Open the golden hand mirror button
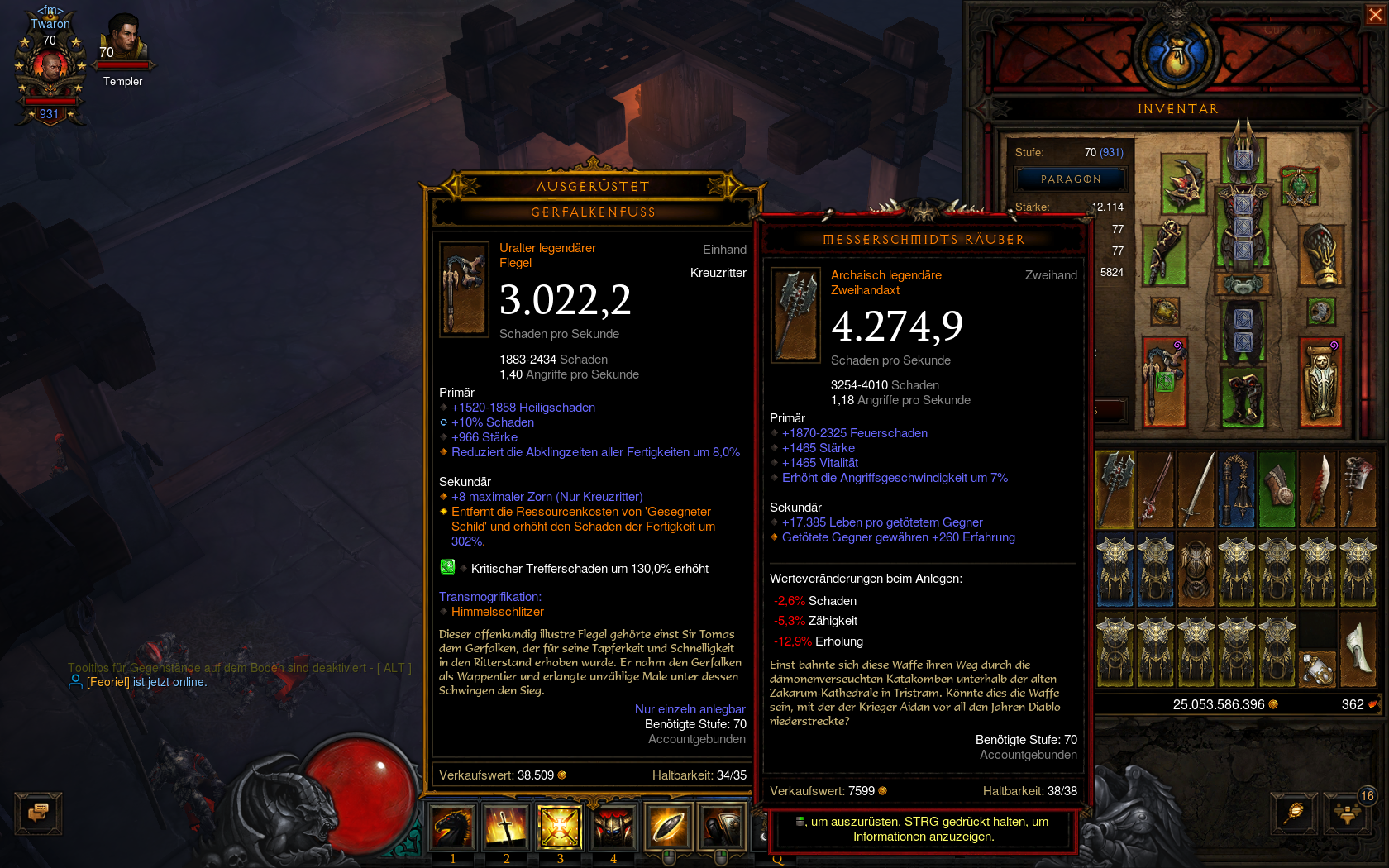This screenshot has width=1389, height=868. (1294, 812)
